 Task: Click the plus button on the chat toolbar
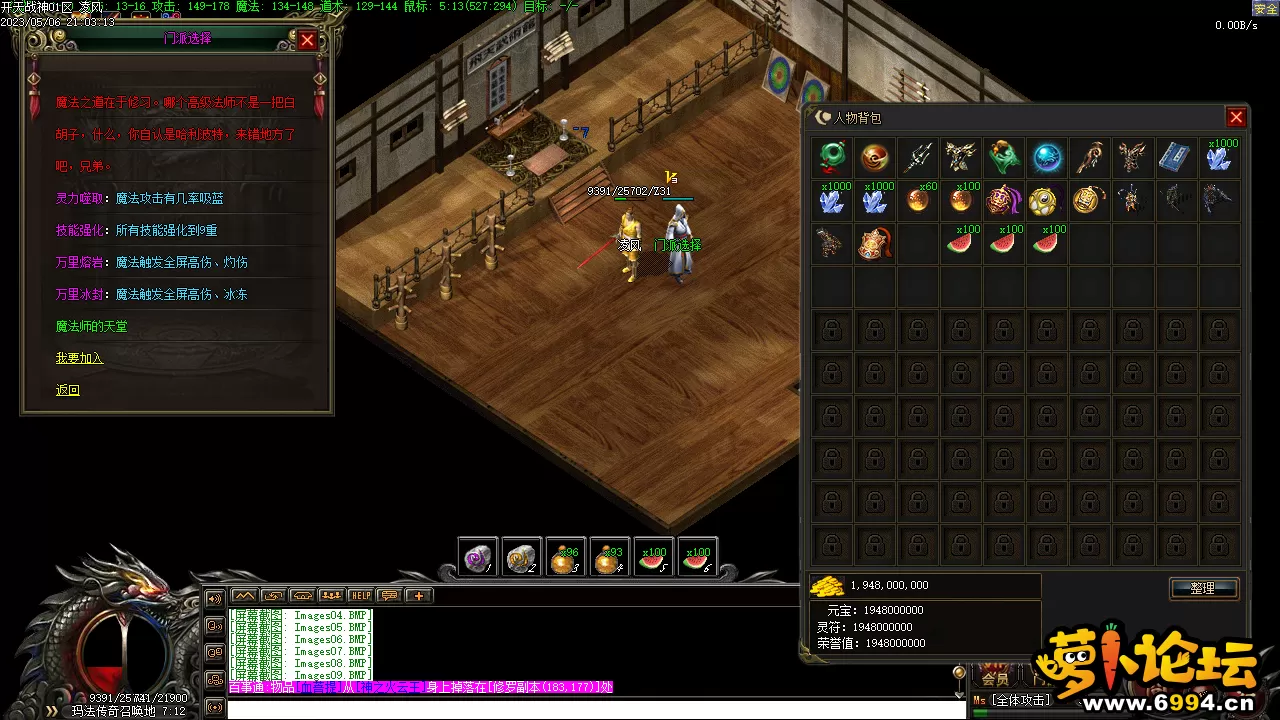point(418,595)
